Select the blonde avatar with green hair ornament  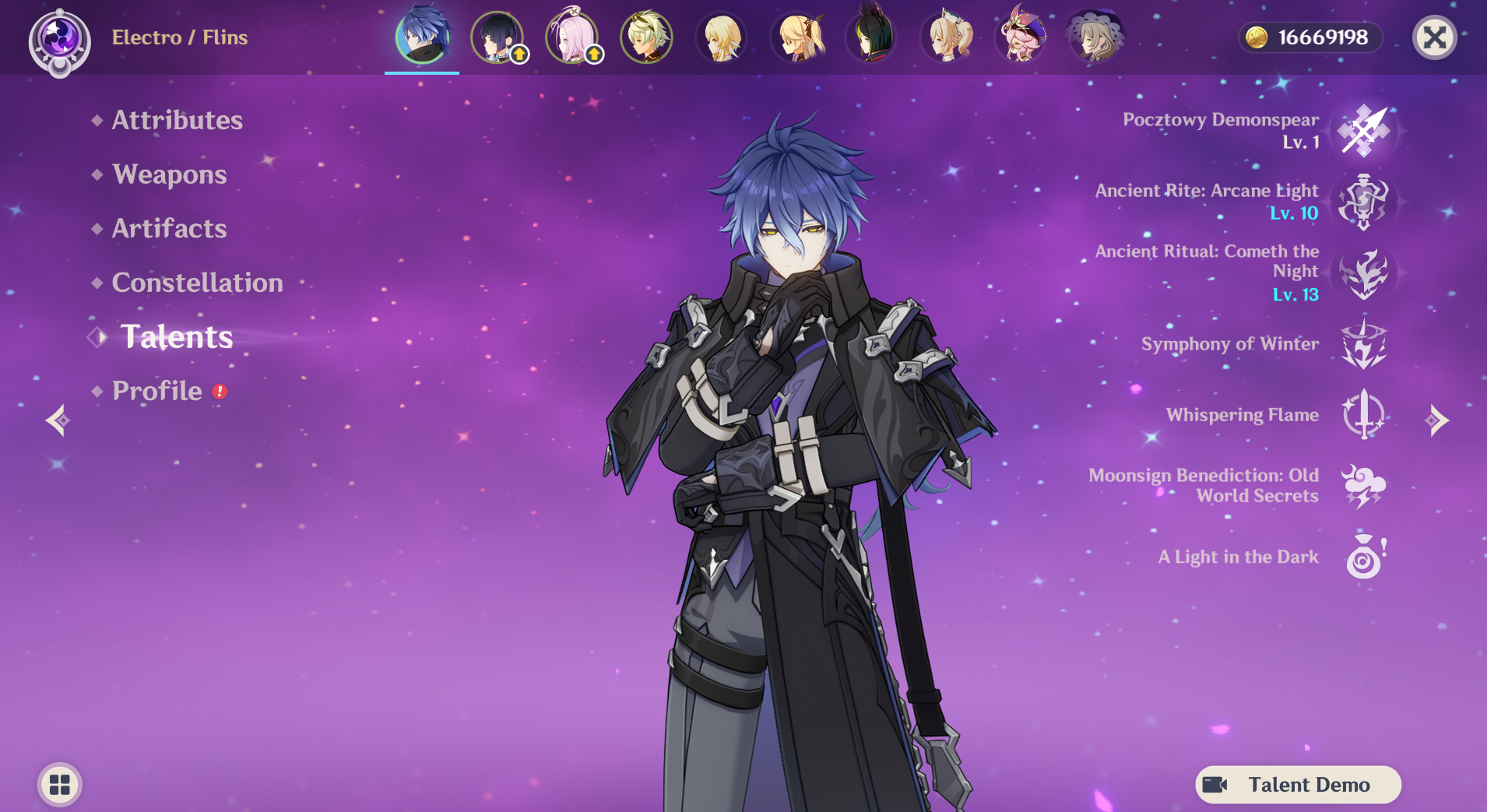coord(647,37)
